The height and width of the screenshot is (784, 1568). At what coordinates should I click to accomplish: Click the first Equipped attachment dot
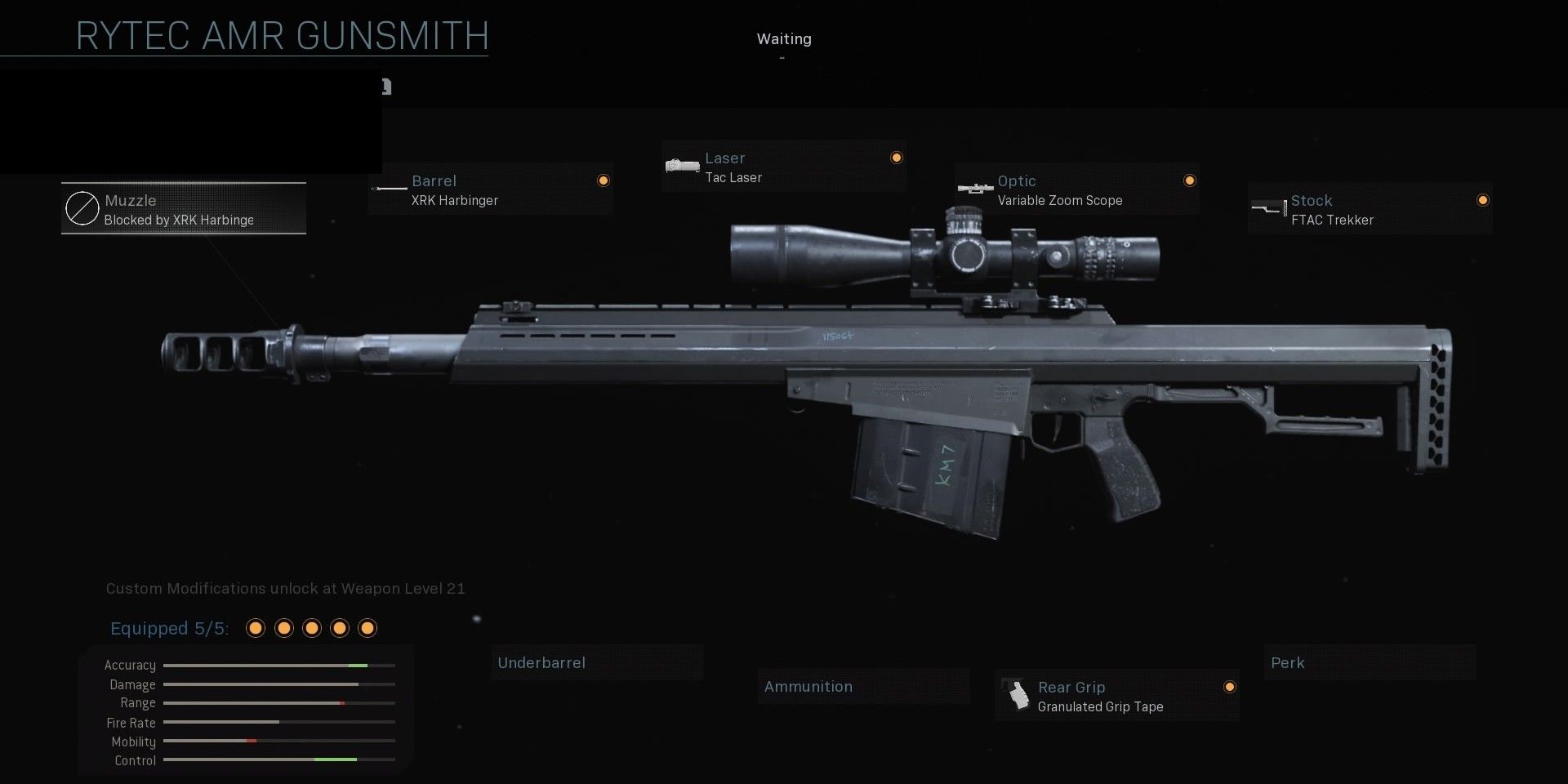click(x=256, y=628)
